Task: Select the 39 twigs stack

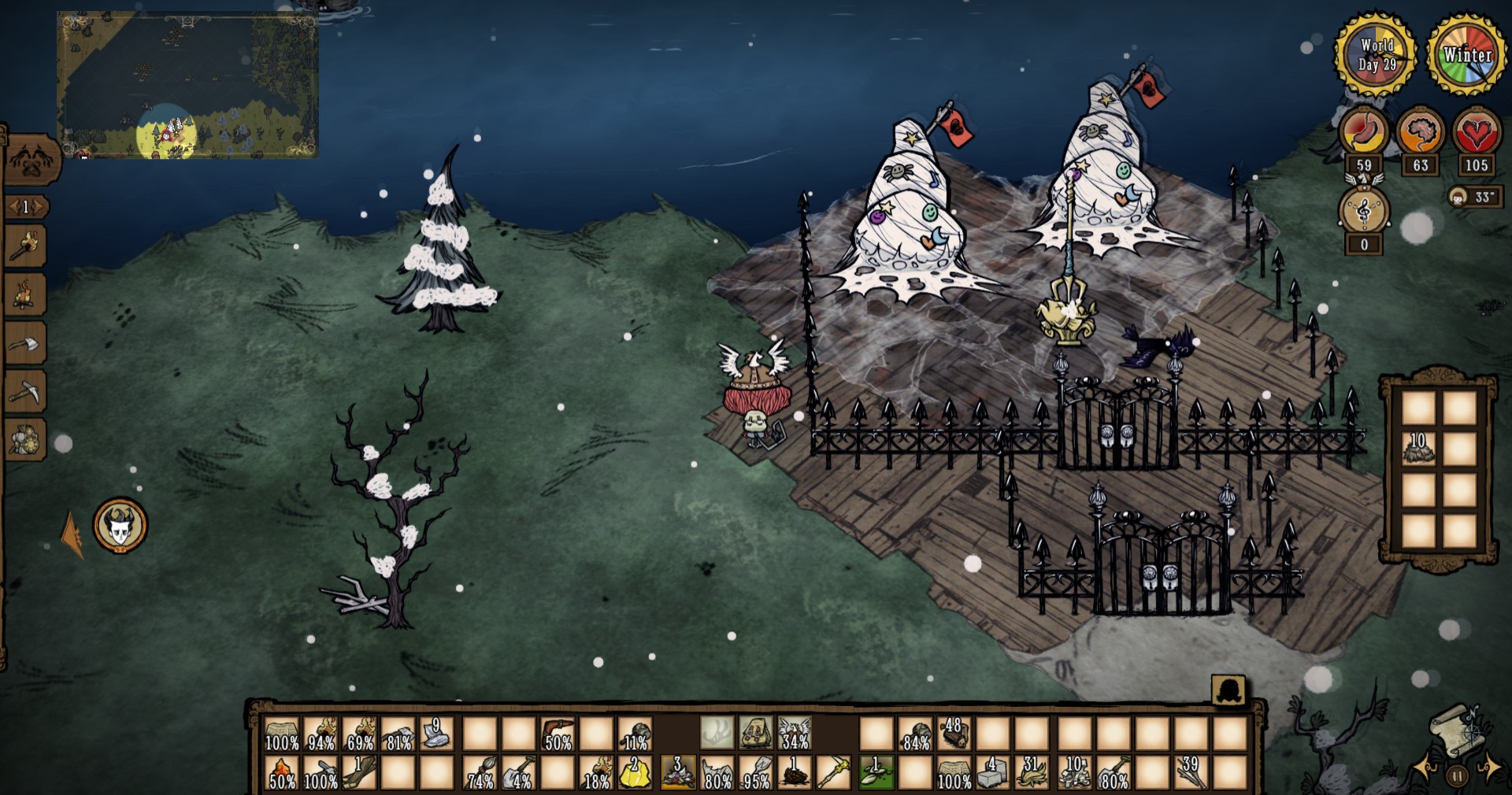Action: pos(1191,774)
